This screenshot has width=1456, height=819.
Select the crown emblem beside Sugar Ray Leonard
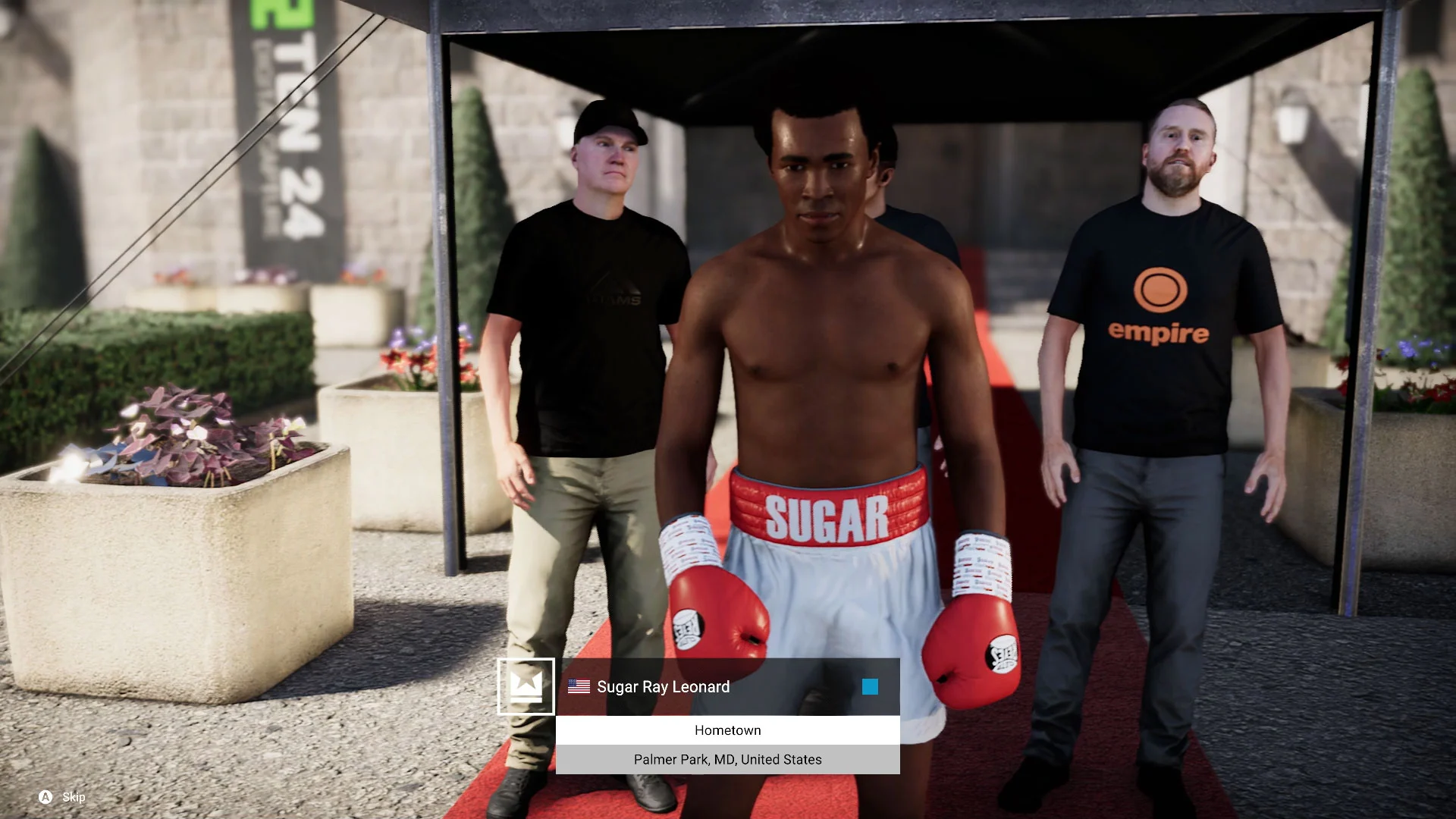pos(526,686)
